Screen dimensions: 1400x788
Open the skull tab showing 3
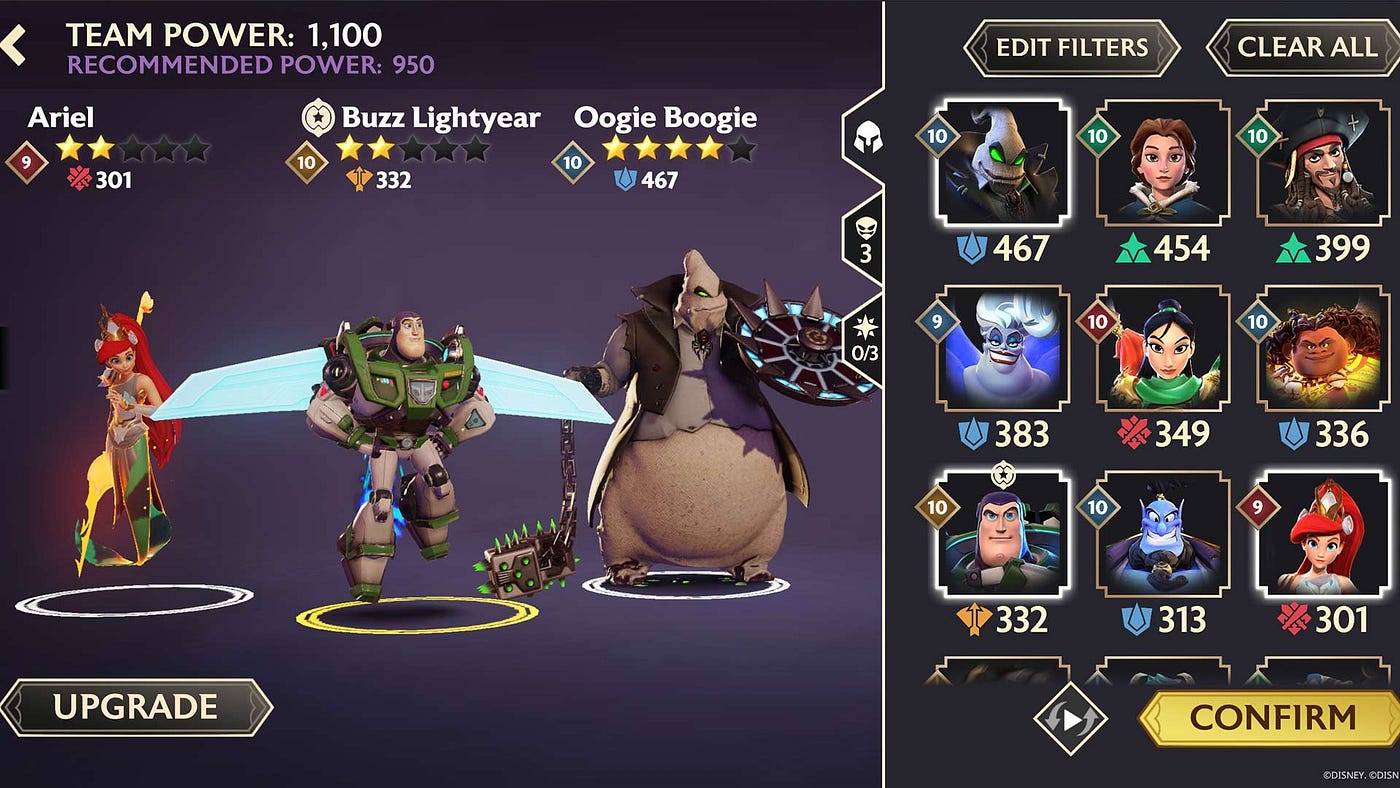[x=865, y=240]
